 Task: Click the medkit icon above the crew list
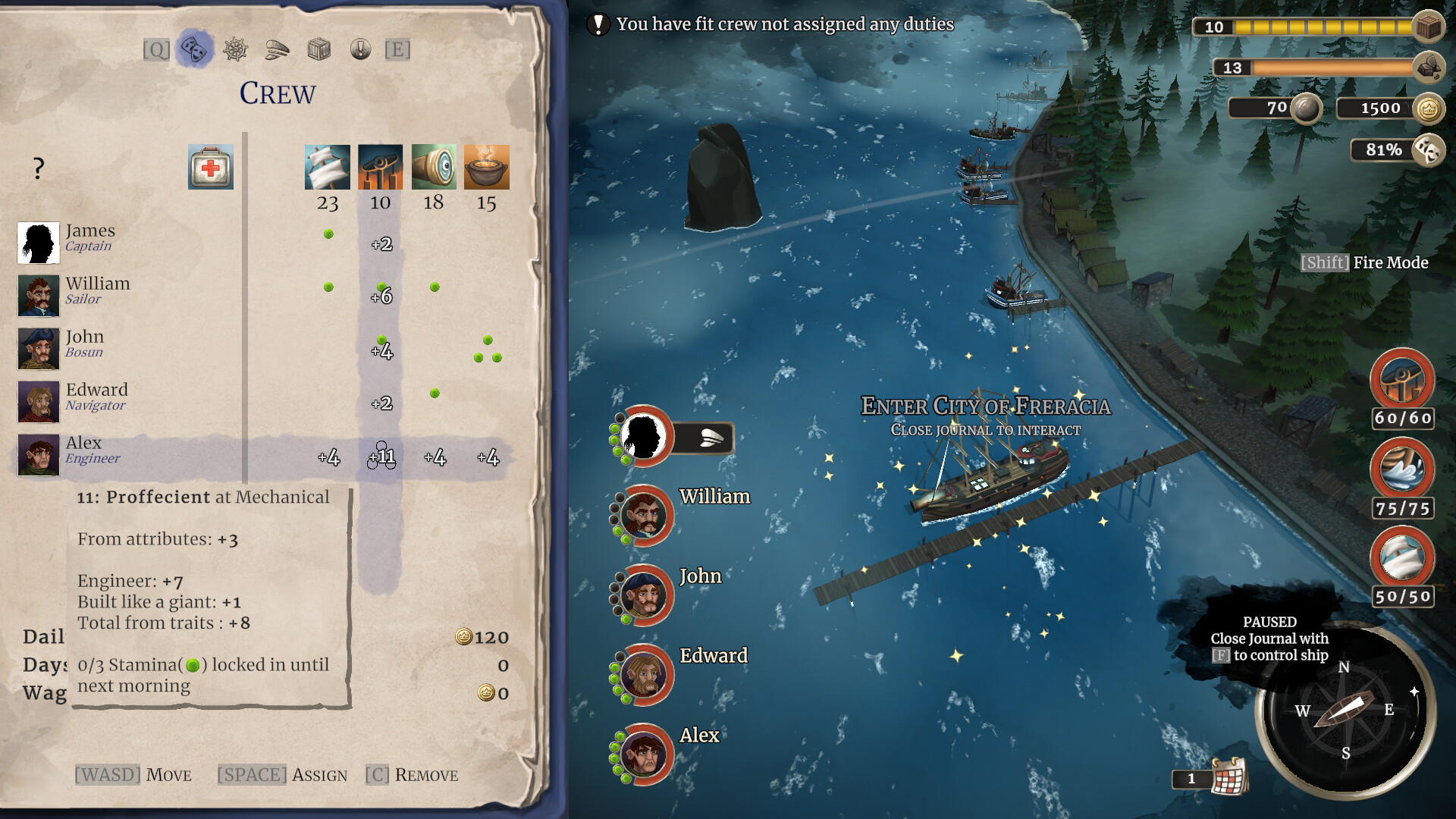pos(211,168)
